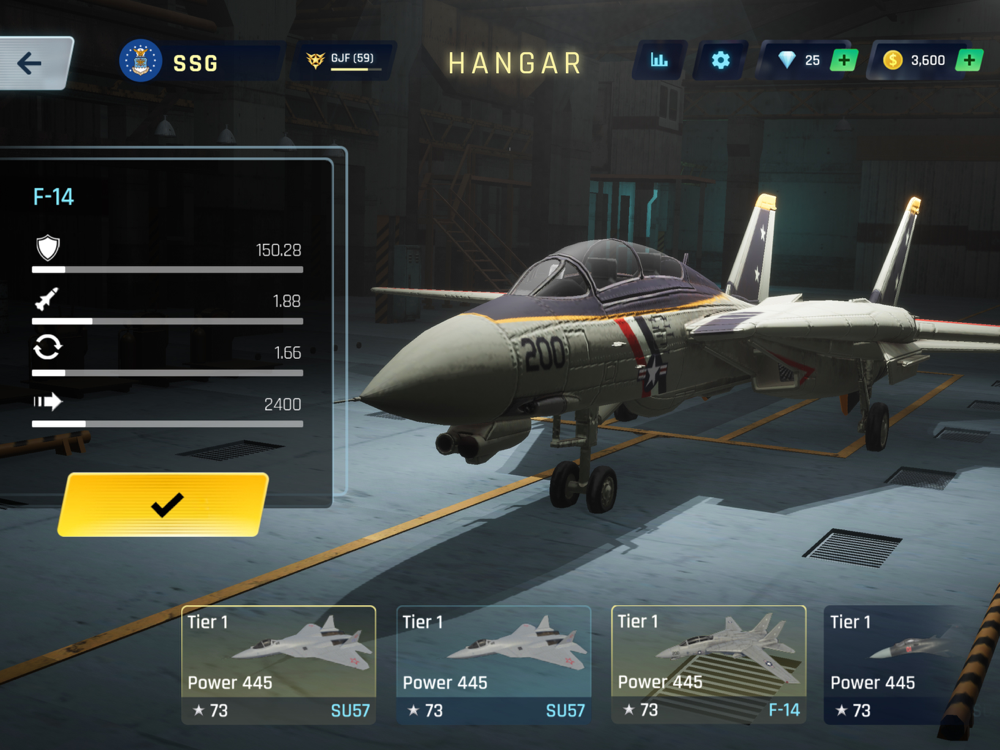Go back using the arrow button

[32, 64]
